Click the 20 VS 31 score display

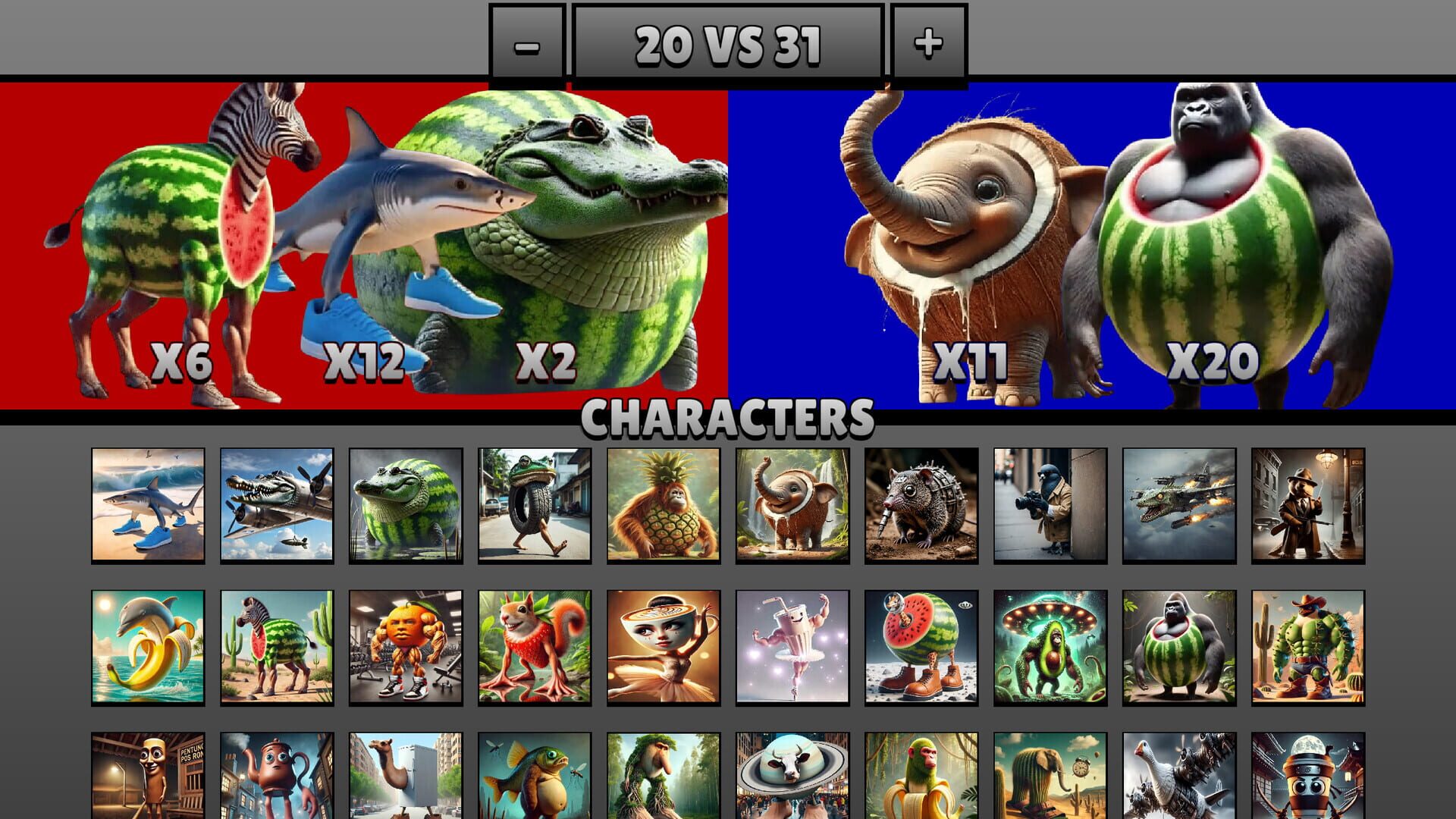click(728, 44)
